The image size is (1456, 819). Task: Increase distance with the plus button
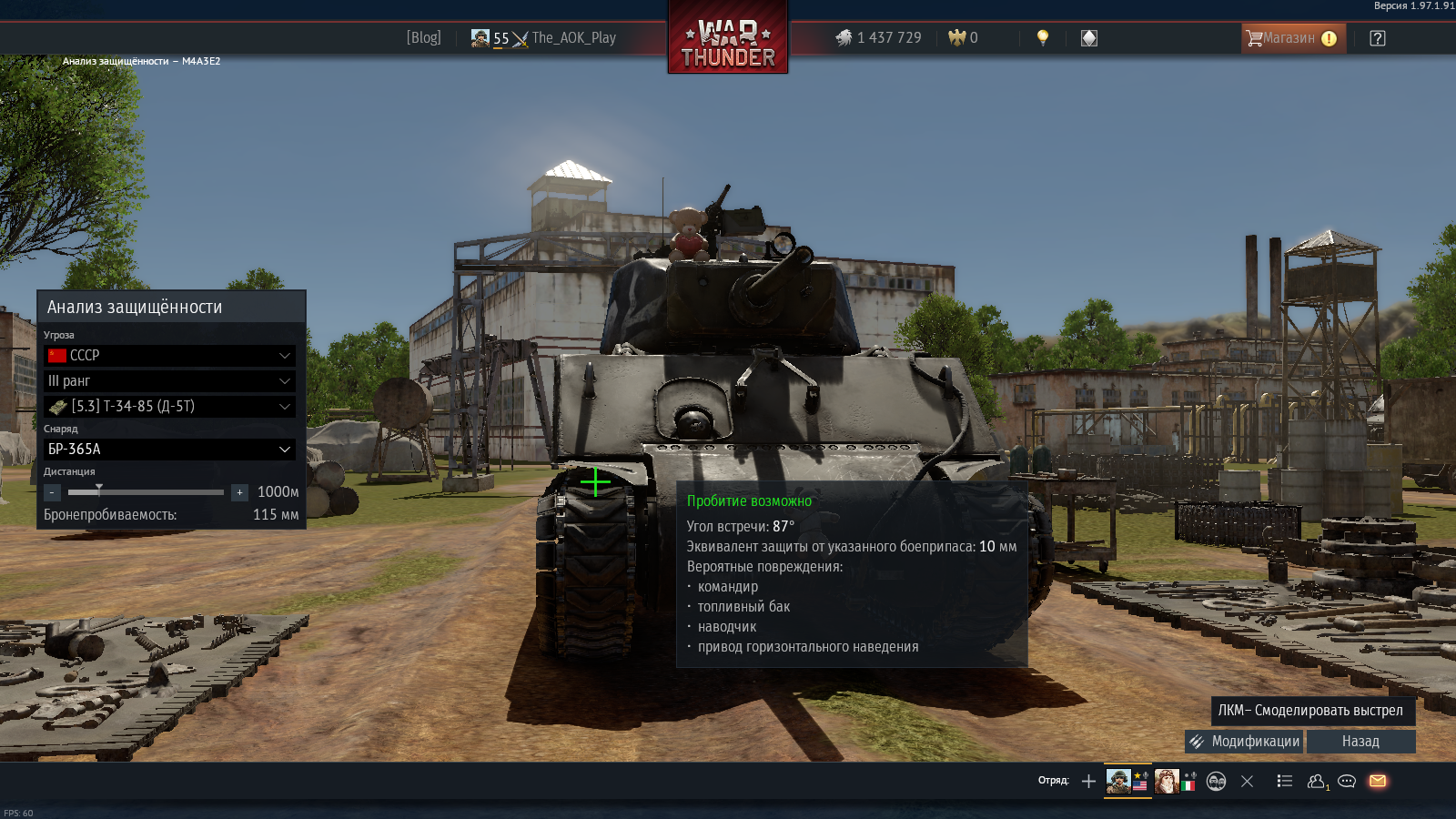pos(239,492)
